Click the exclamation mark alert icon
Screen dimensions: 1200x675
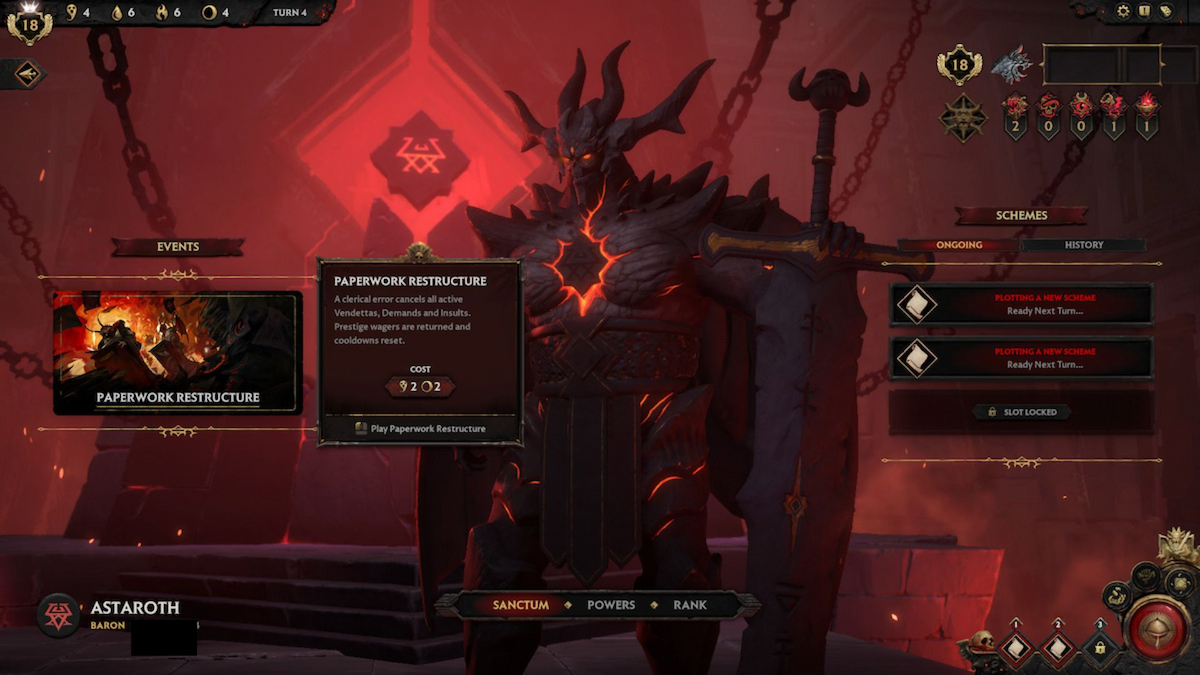tap(1145, 11)
